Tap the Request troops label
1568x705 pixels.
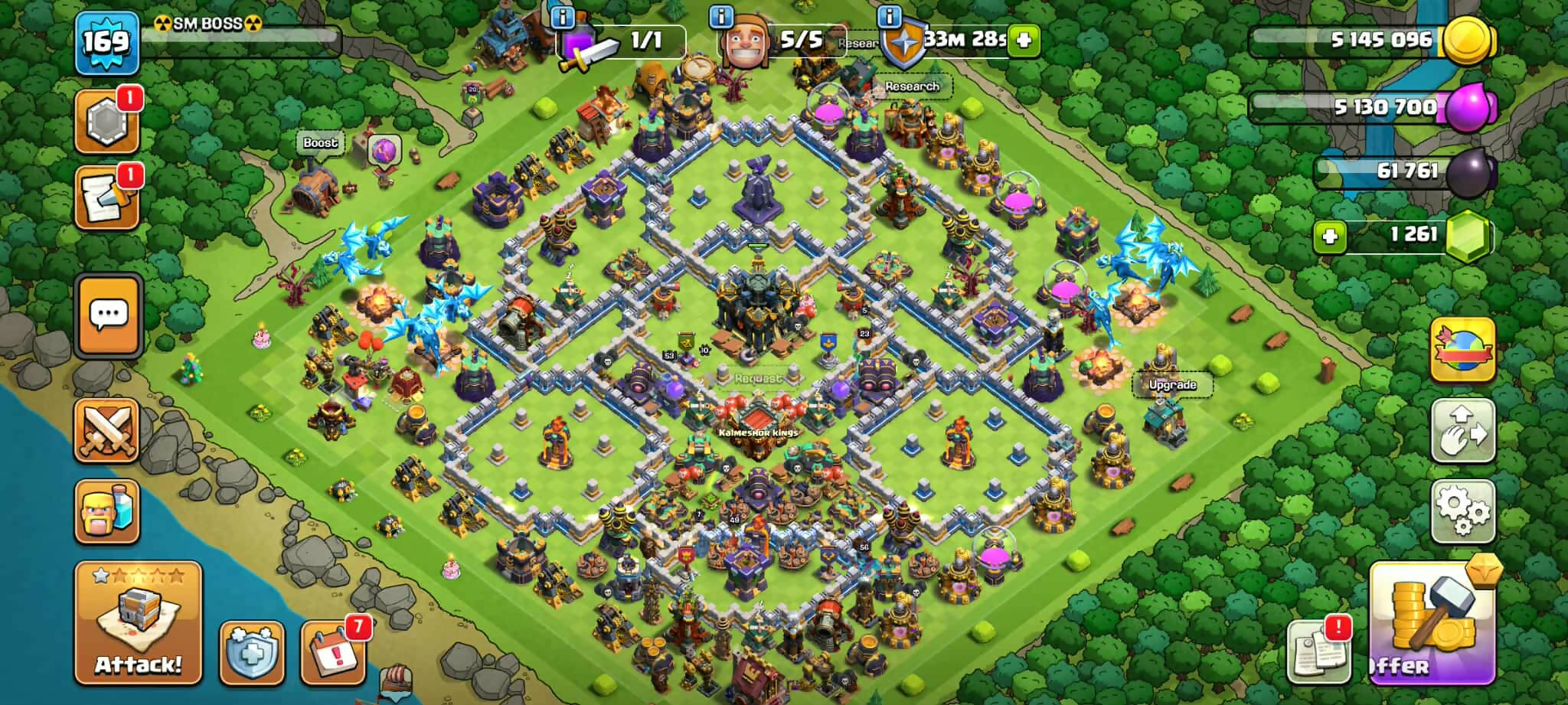click(x=758, y=378)
